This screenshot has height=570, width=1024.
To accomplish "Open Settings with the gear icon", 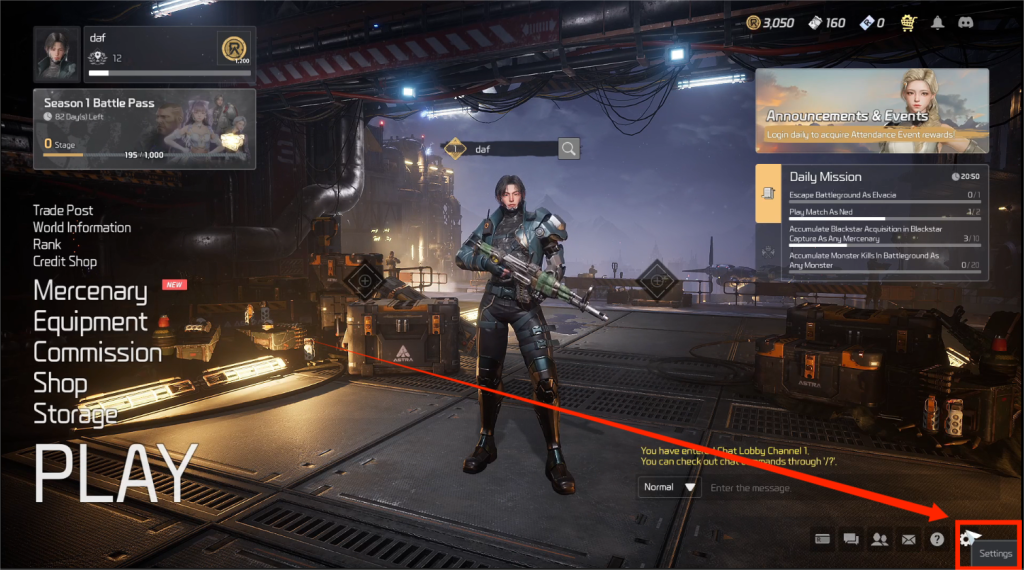I will click(x=967, y=539).
